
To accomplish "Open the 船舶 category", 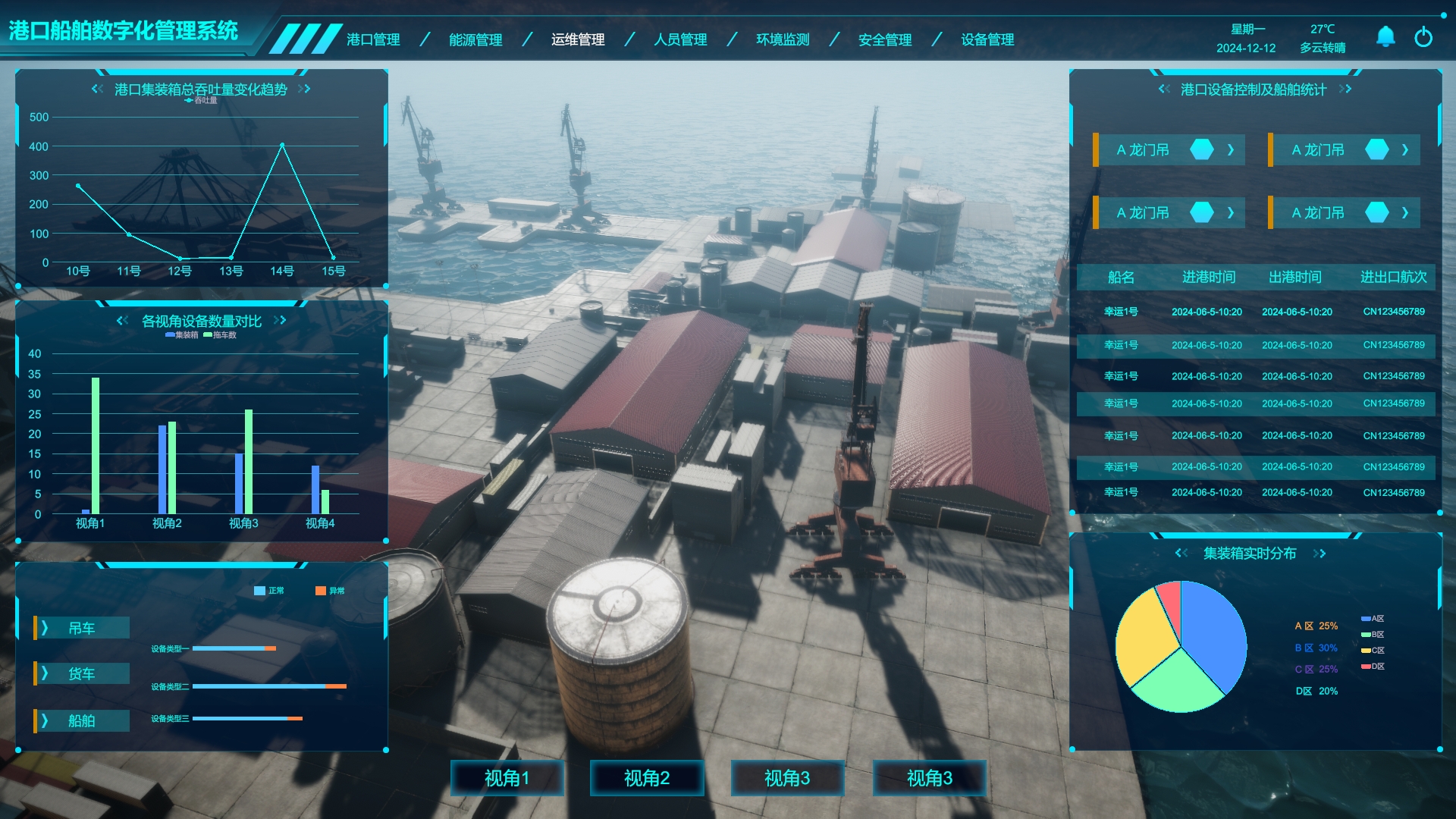I will point(82,720).
